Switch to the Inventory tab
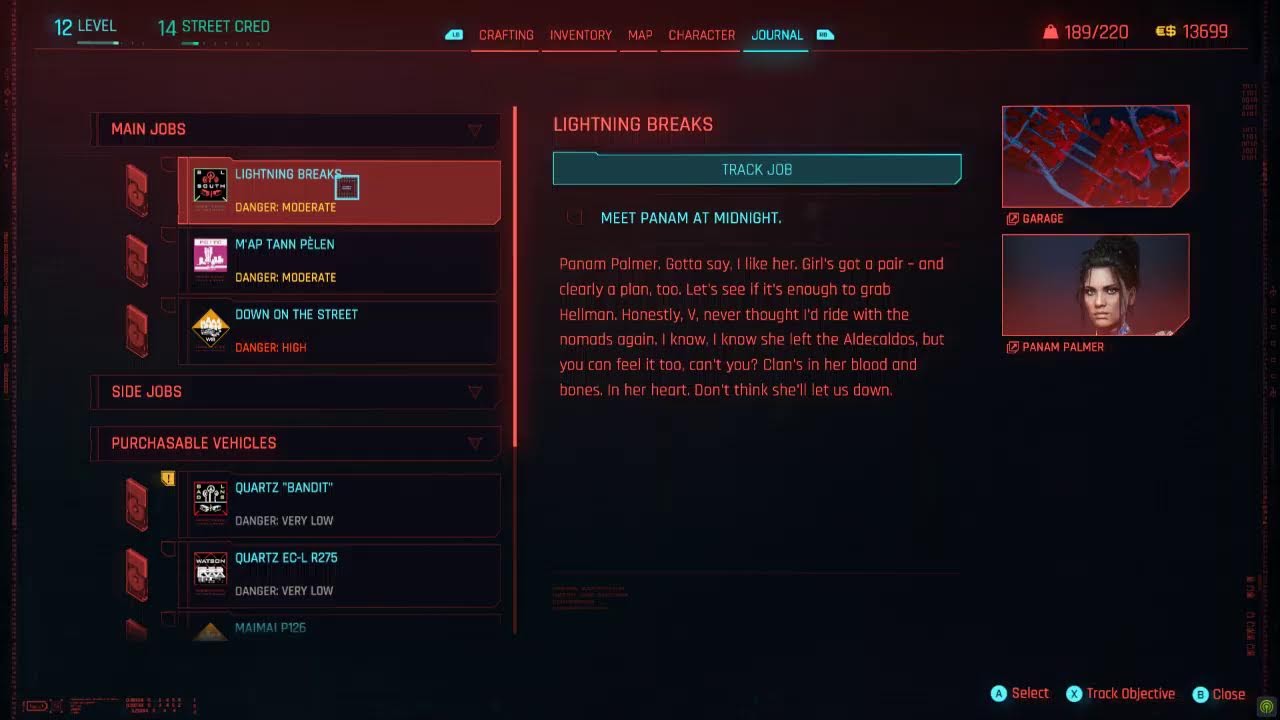Viewport: 1280px width, 720px height. point(580,35)
